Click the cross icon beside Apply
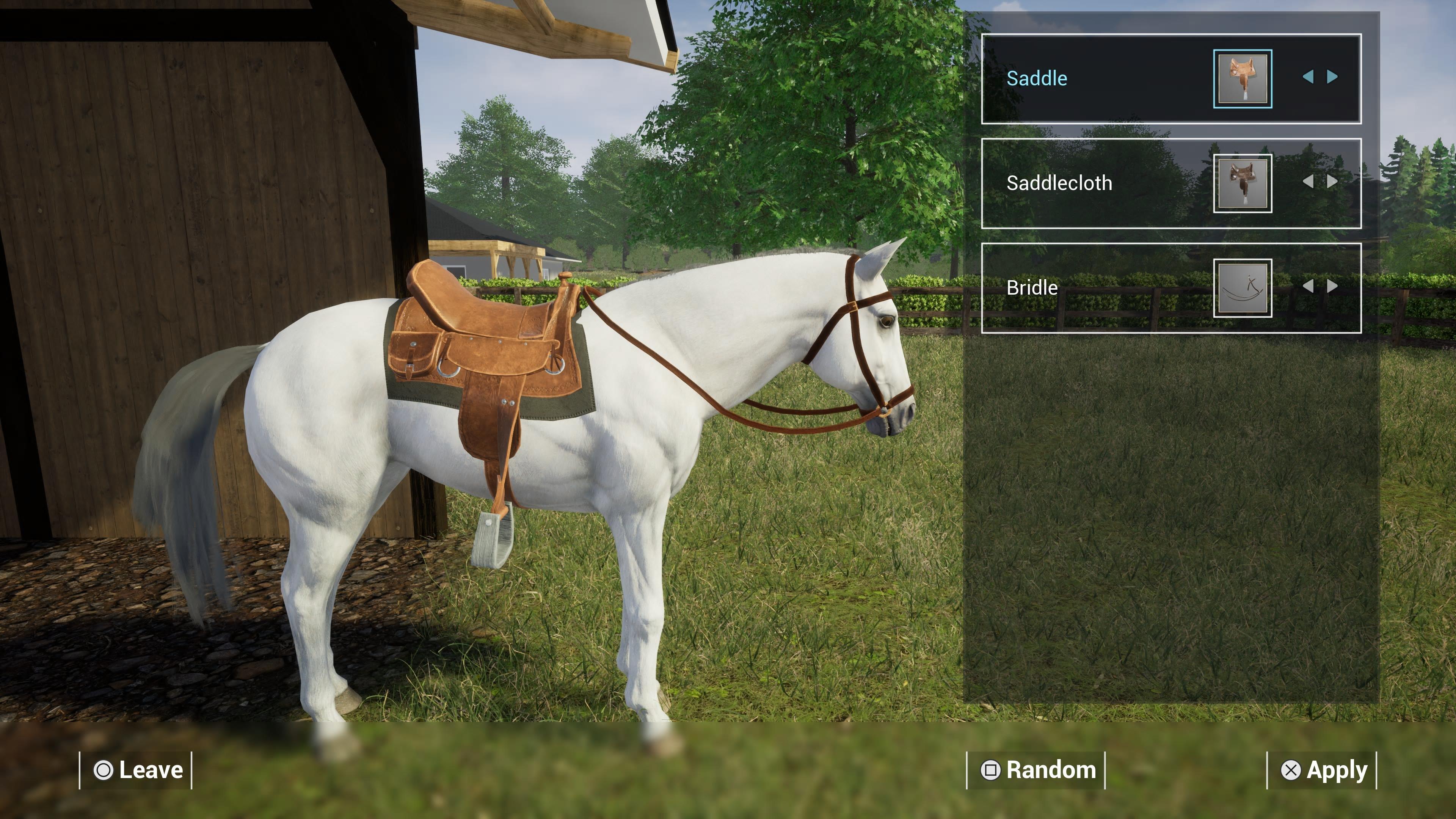 coord(1291,770)
